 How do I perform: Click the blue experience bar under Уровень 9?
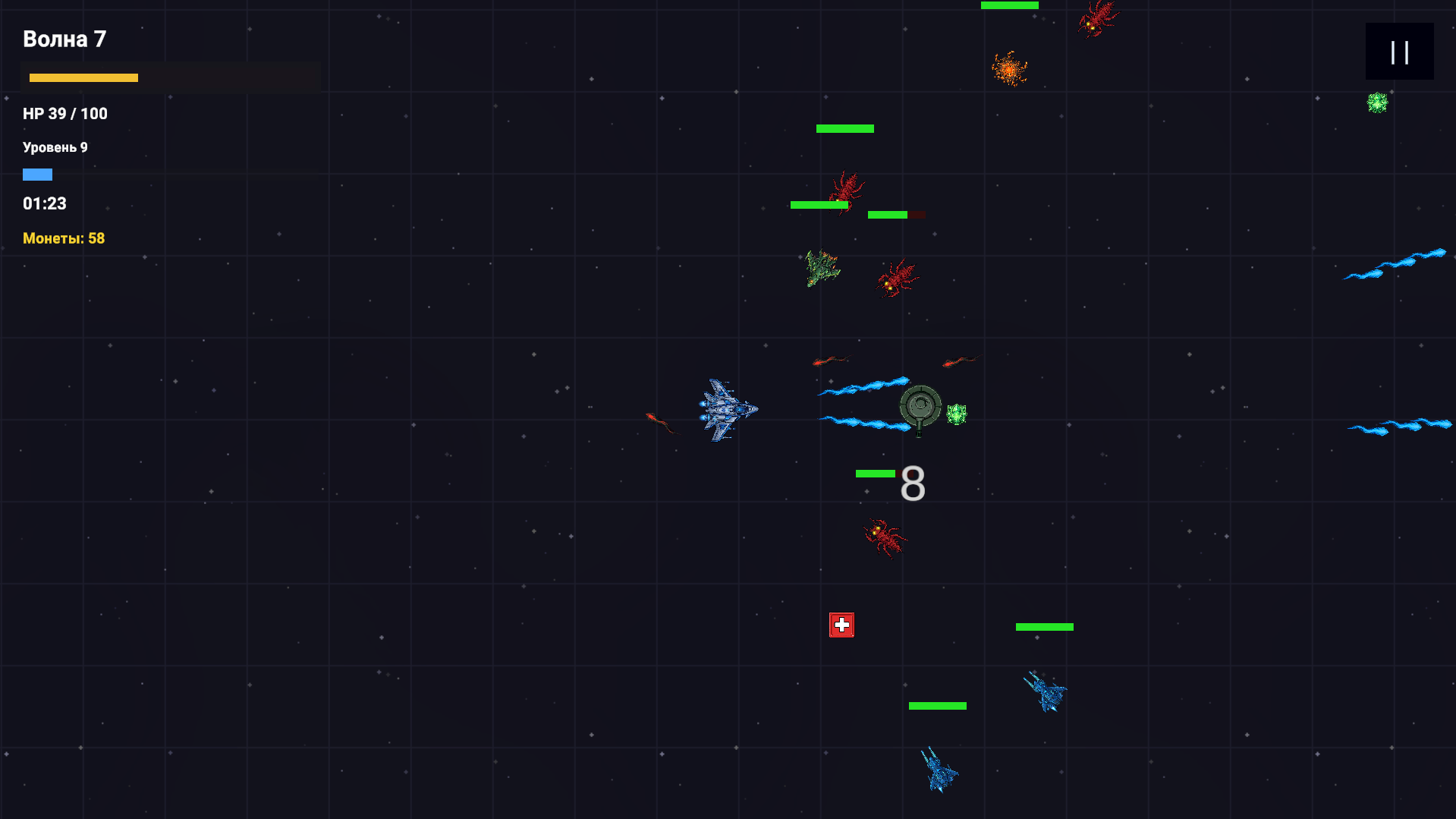(x=38, y=174)
